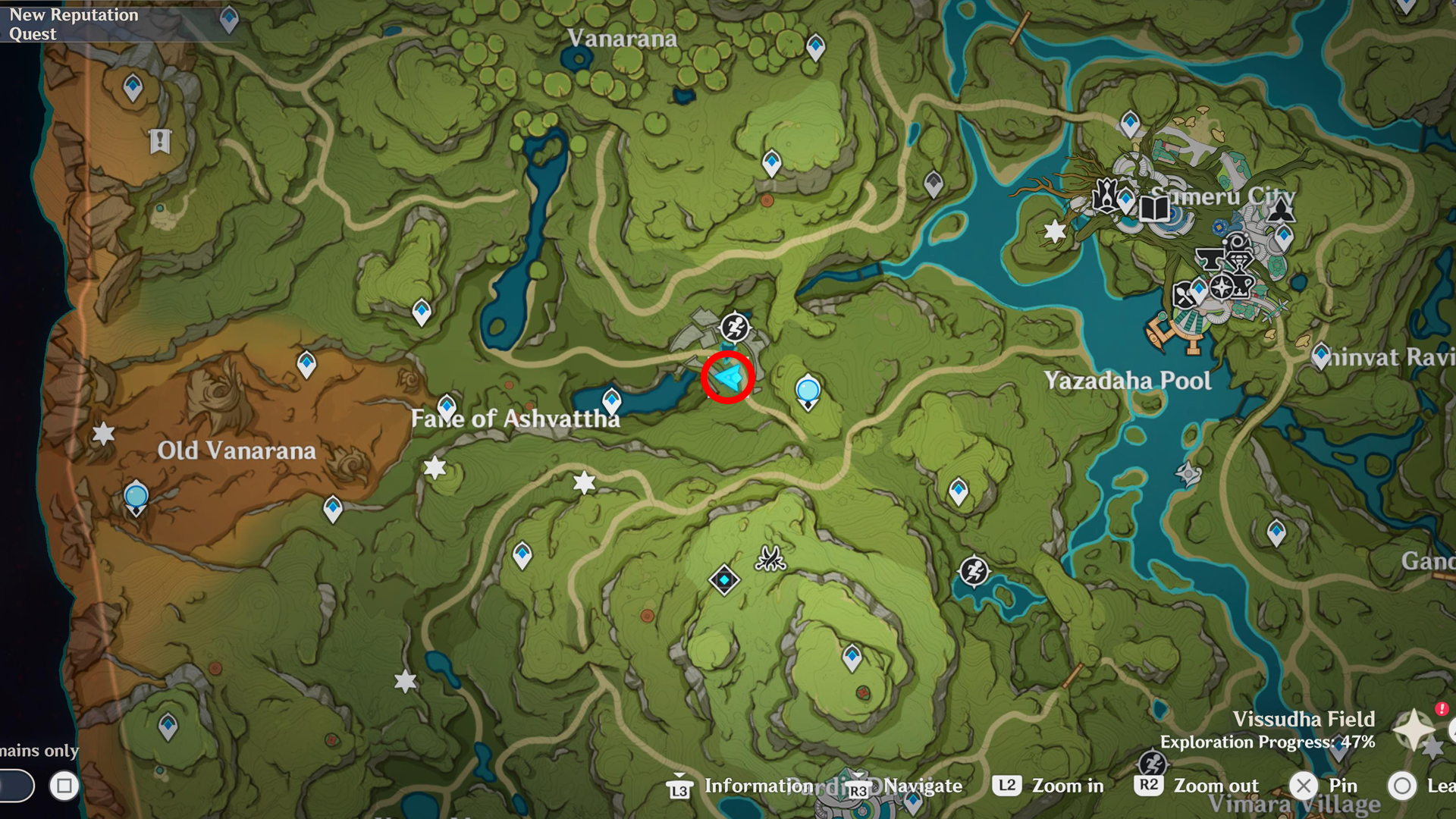This screenshot has height=819, width=1456.
Task: Click the Statue of the Seven star near Old Vanarana
Action: click(x=103, y=434)
